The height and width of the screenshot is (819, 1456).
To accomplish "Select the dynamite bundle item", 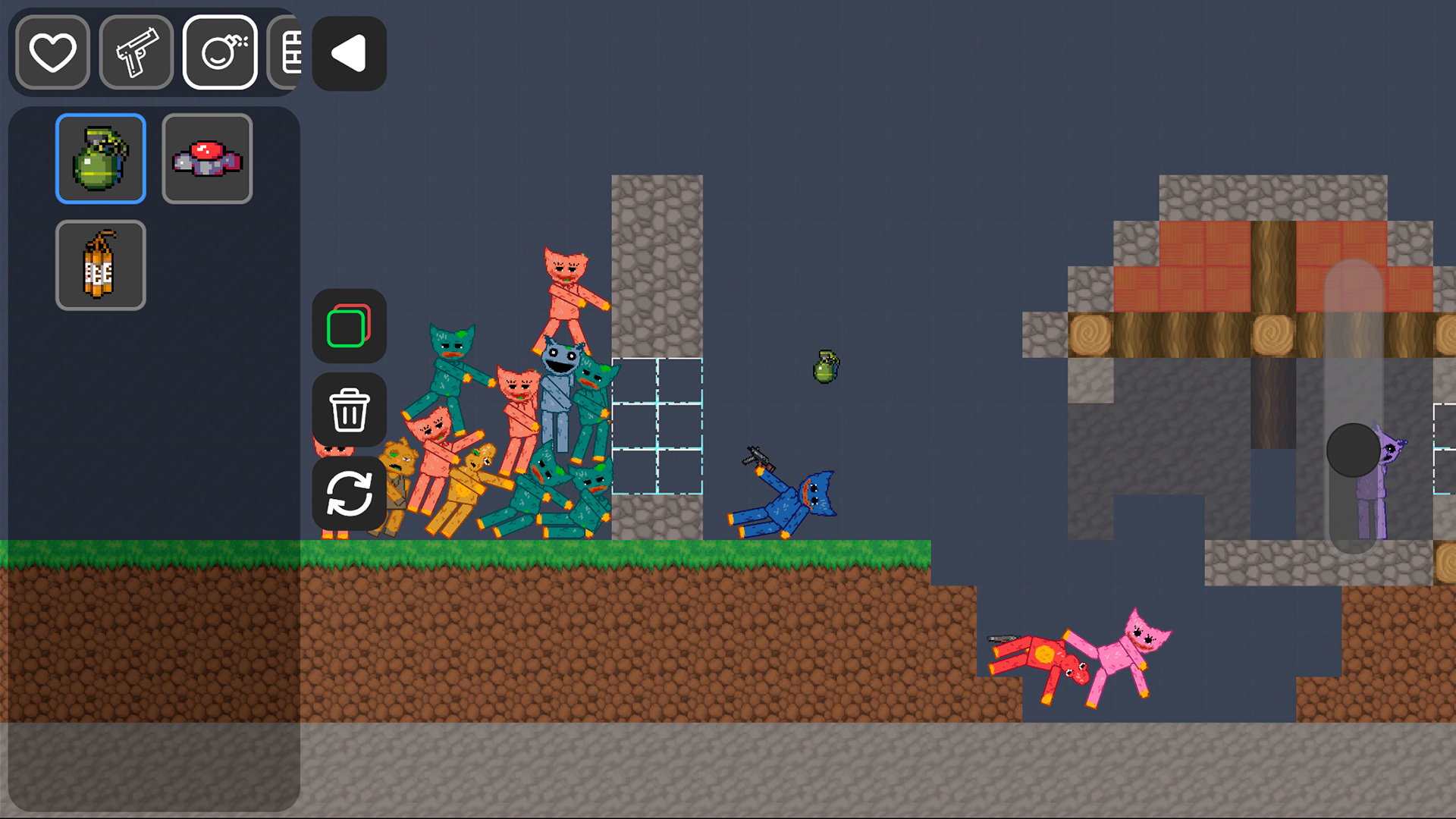I will 100,264.
